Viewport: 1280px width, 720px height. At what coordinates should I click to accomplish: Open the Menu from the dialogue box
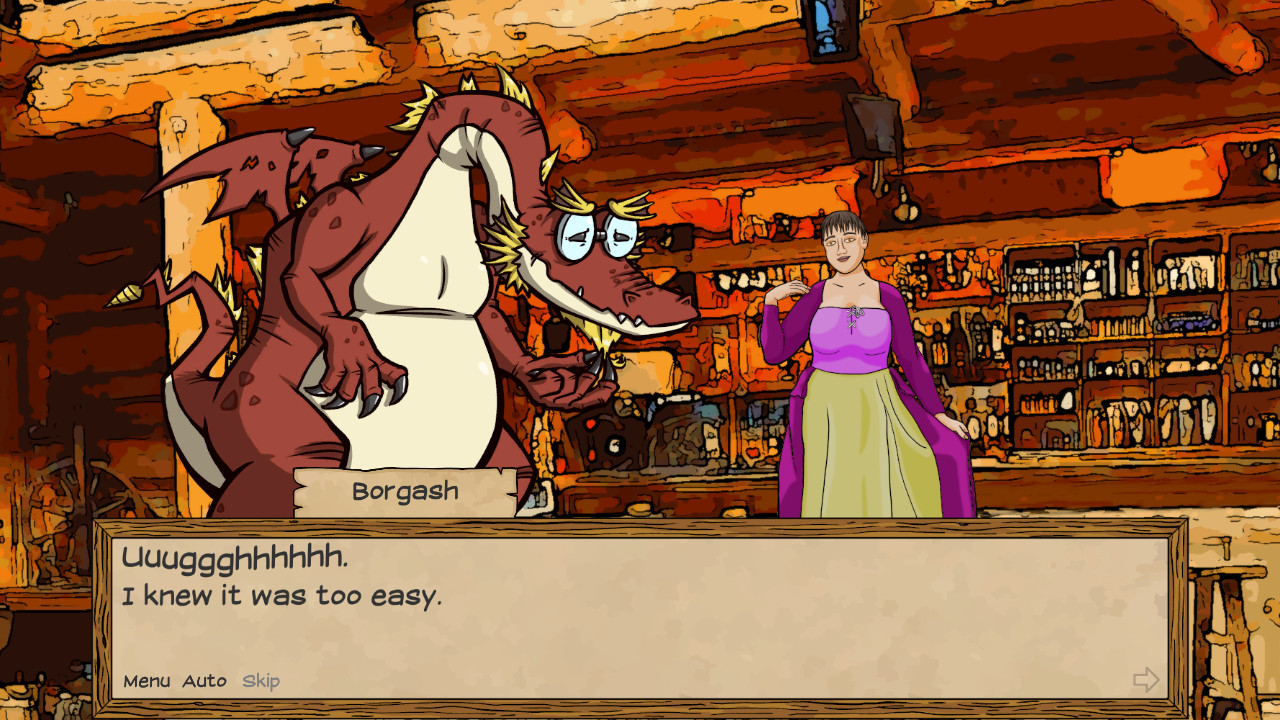[148, 681]
